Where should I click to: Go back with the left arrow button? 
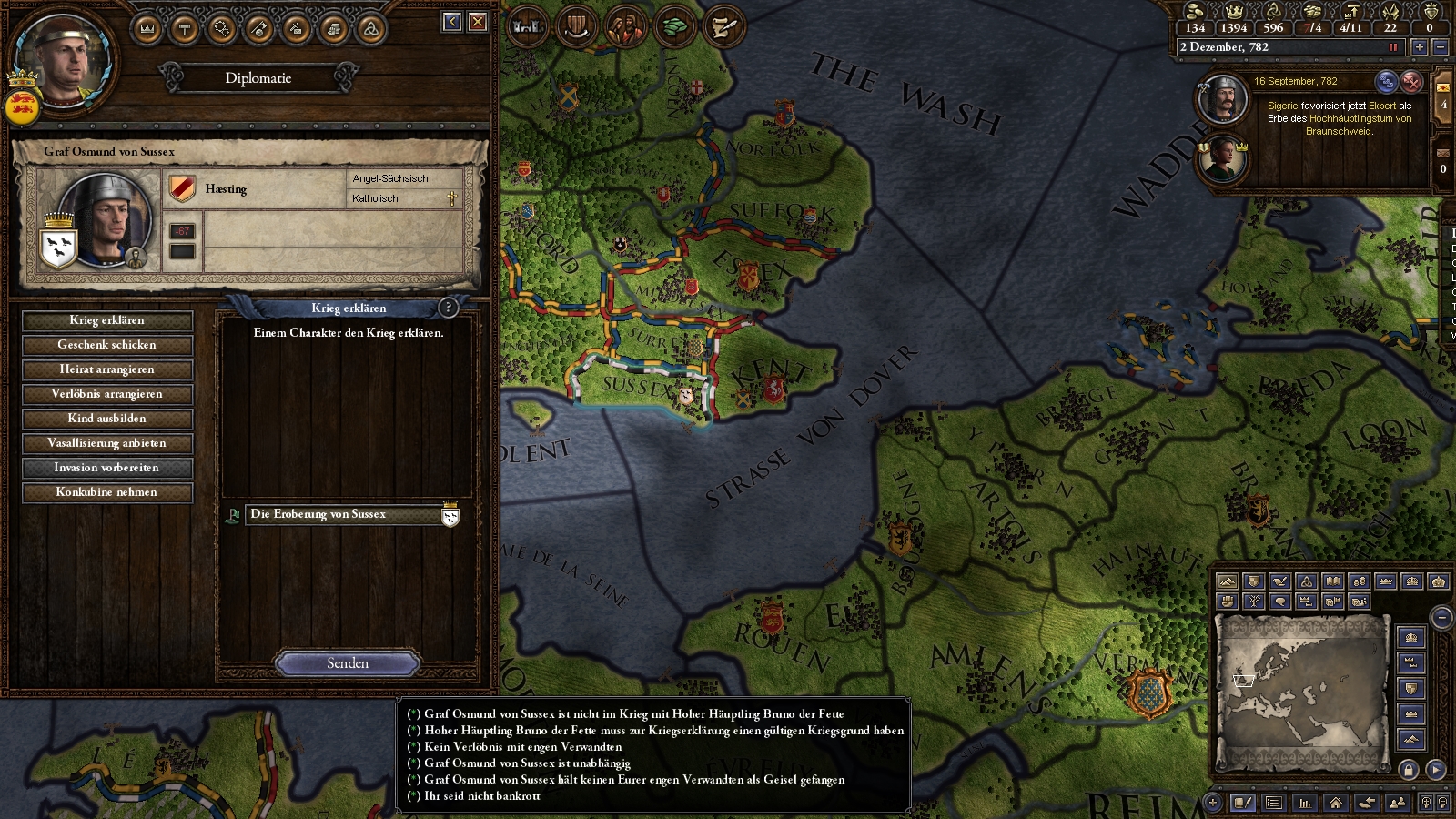(x=452, y=22)
